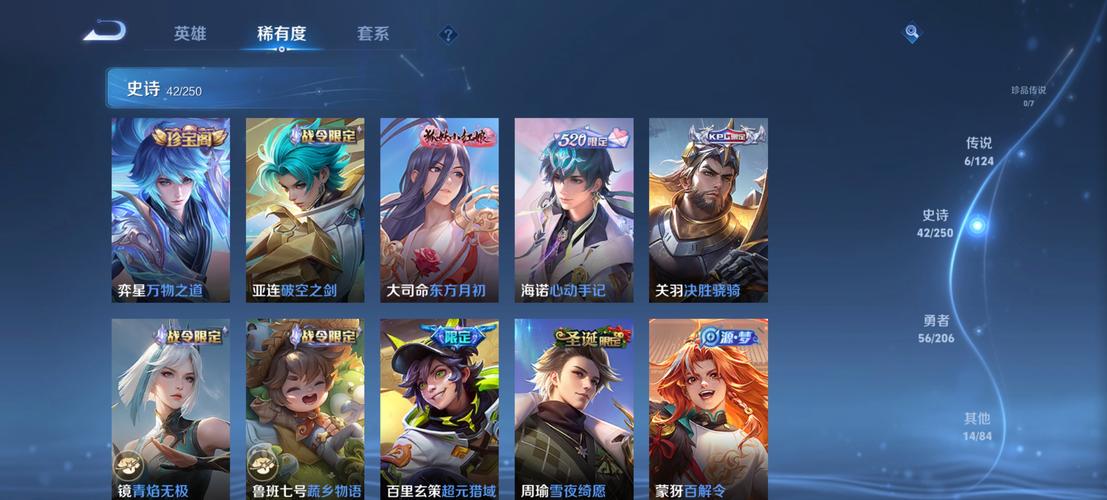This screenshot has height=500, width=1107.
Task: Choose the 百里玄策 超元猎域 skin card
Action: [439, 410]
